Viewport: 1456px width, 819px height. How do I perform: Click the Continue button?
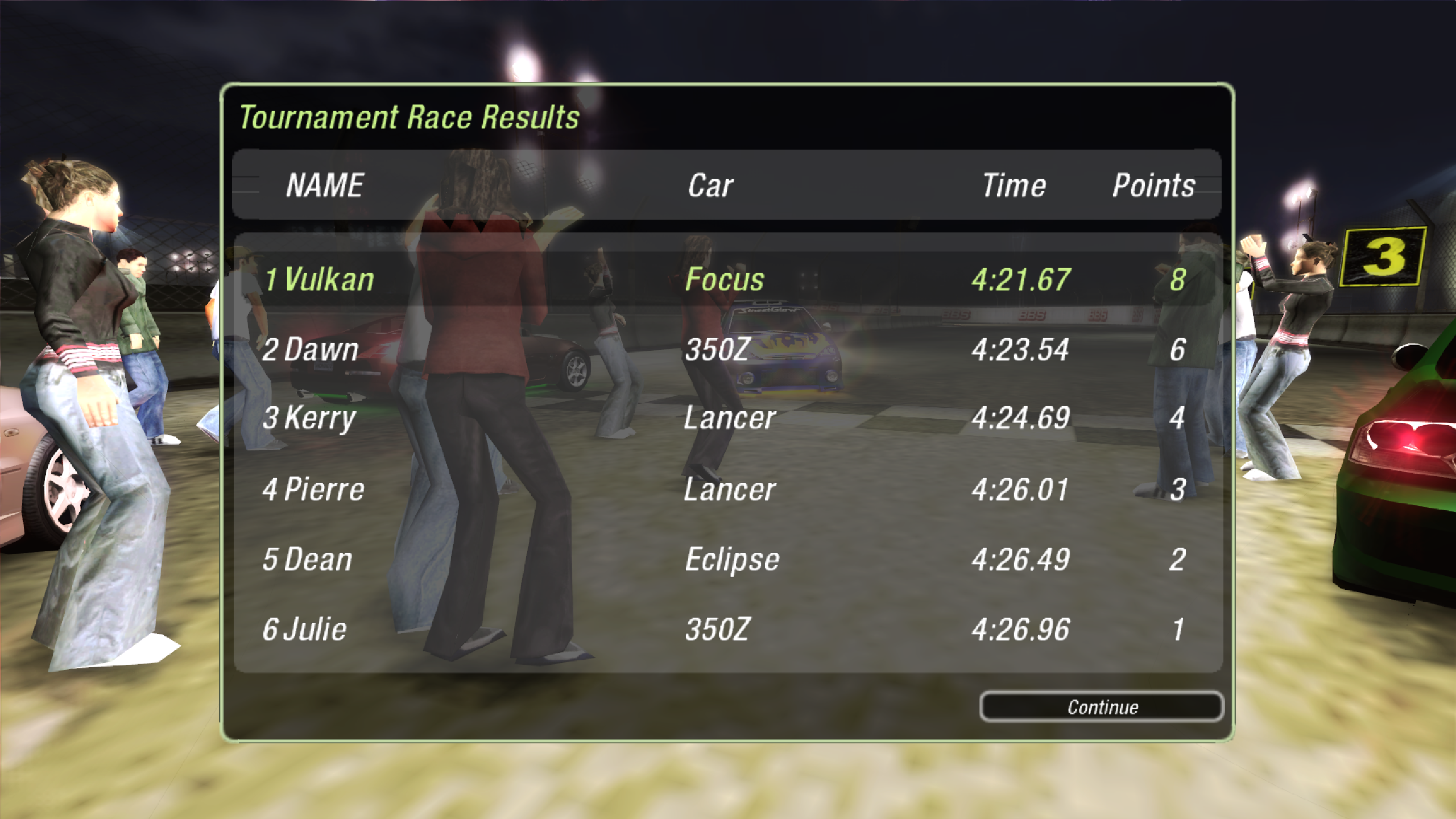pos(1101,707)
